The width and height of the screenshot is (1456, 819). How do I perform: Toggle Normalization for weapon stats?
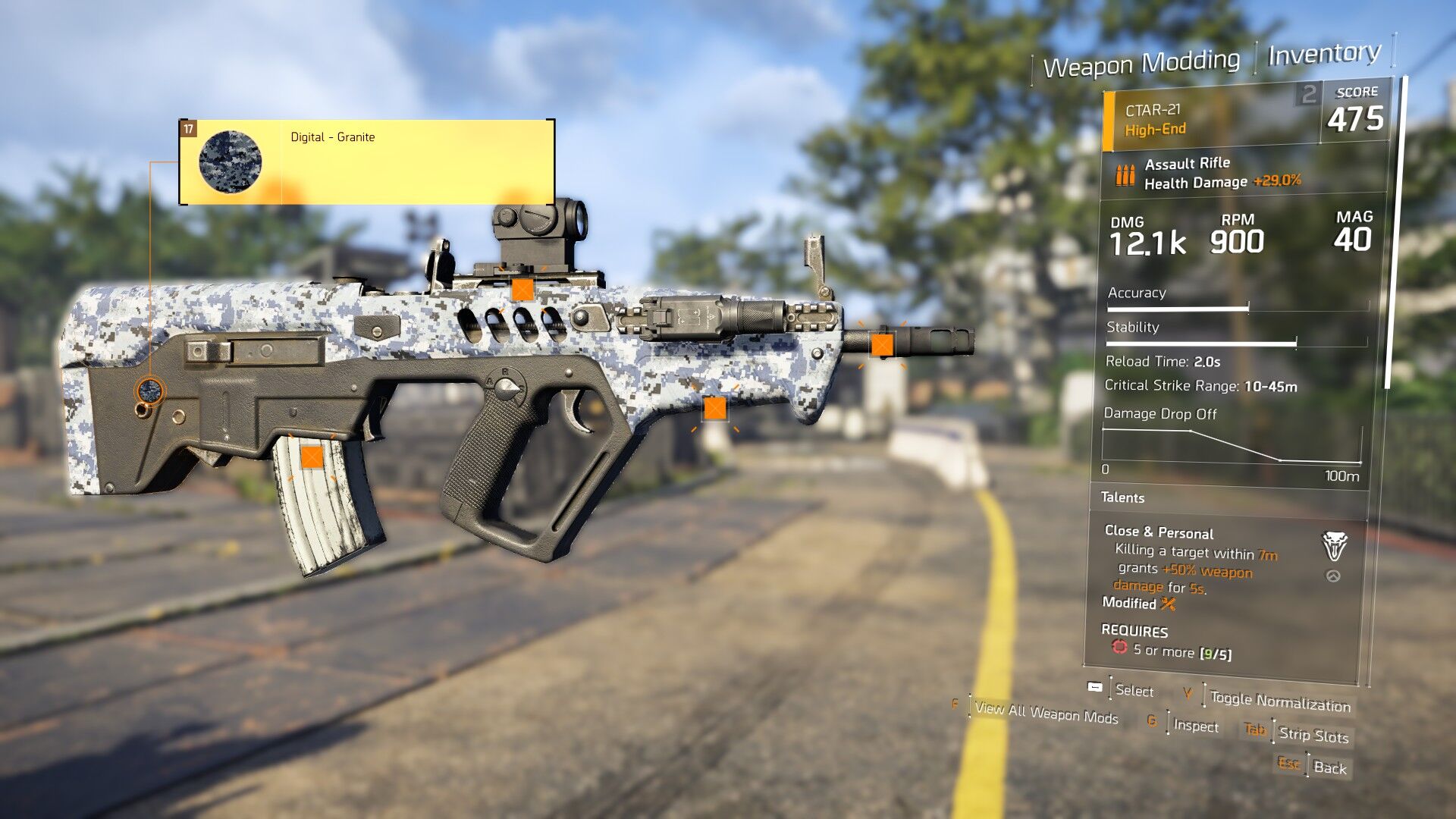[1279, 701]
